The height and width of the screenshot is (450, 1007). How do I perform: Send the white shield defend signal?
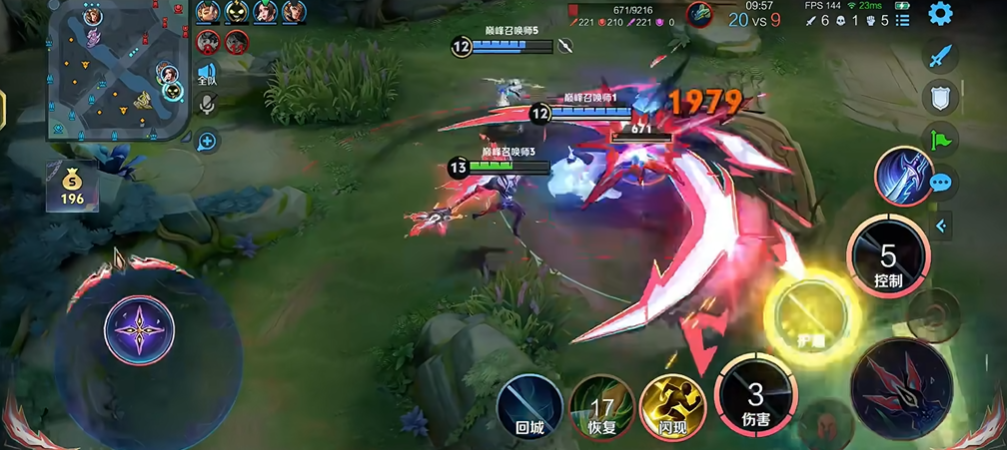(x=940, y=98)
